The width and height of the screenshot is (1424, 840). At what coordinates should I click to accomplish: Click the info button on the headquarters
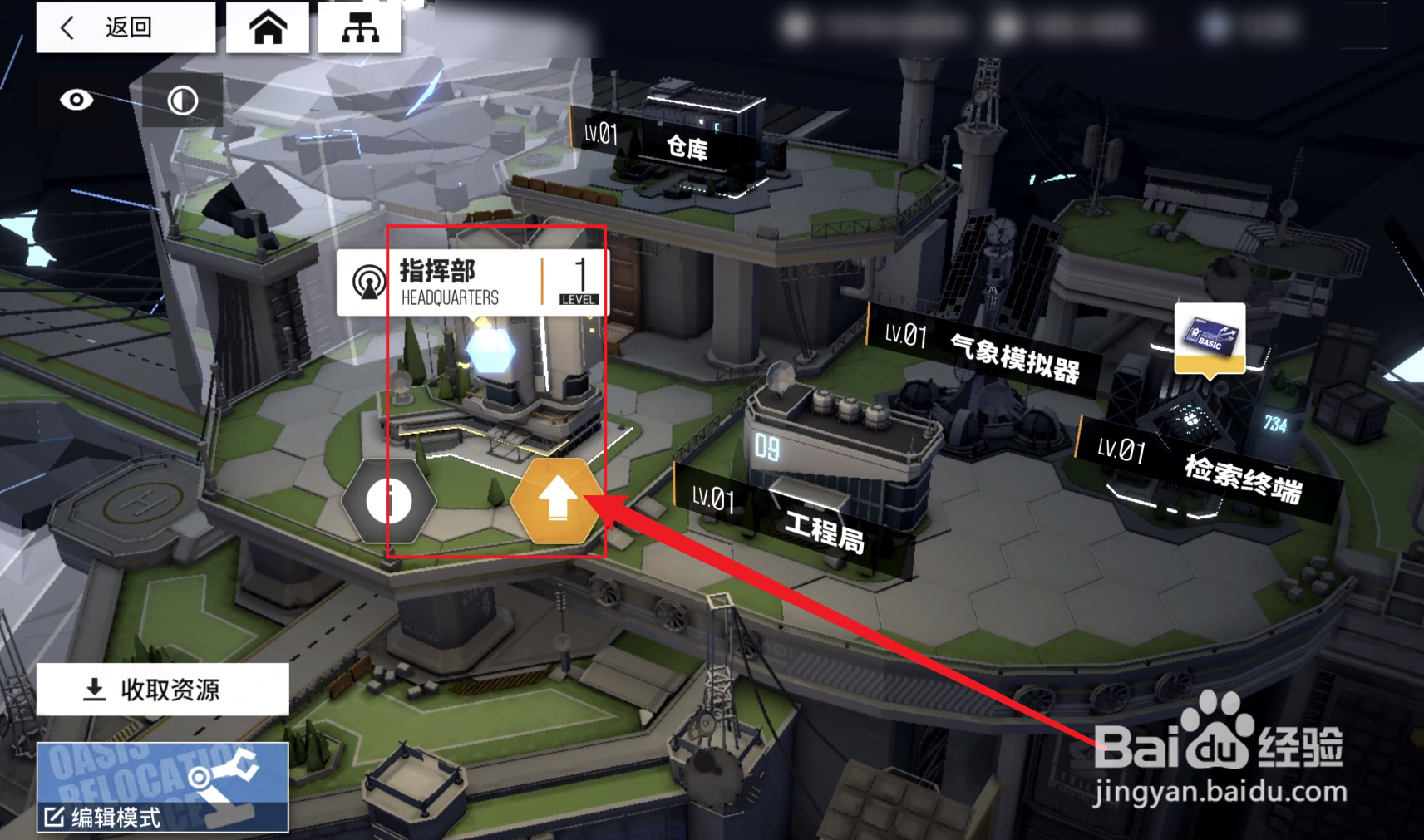pyautogui.click(x=390, y=499)
